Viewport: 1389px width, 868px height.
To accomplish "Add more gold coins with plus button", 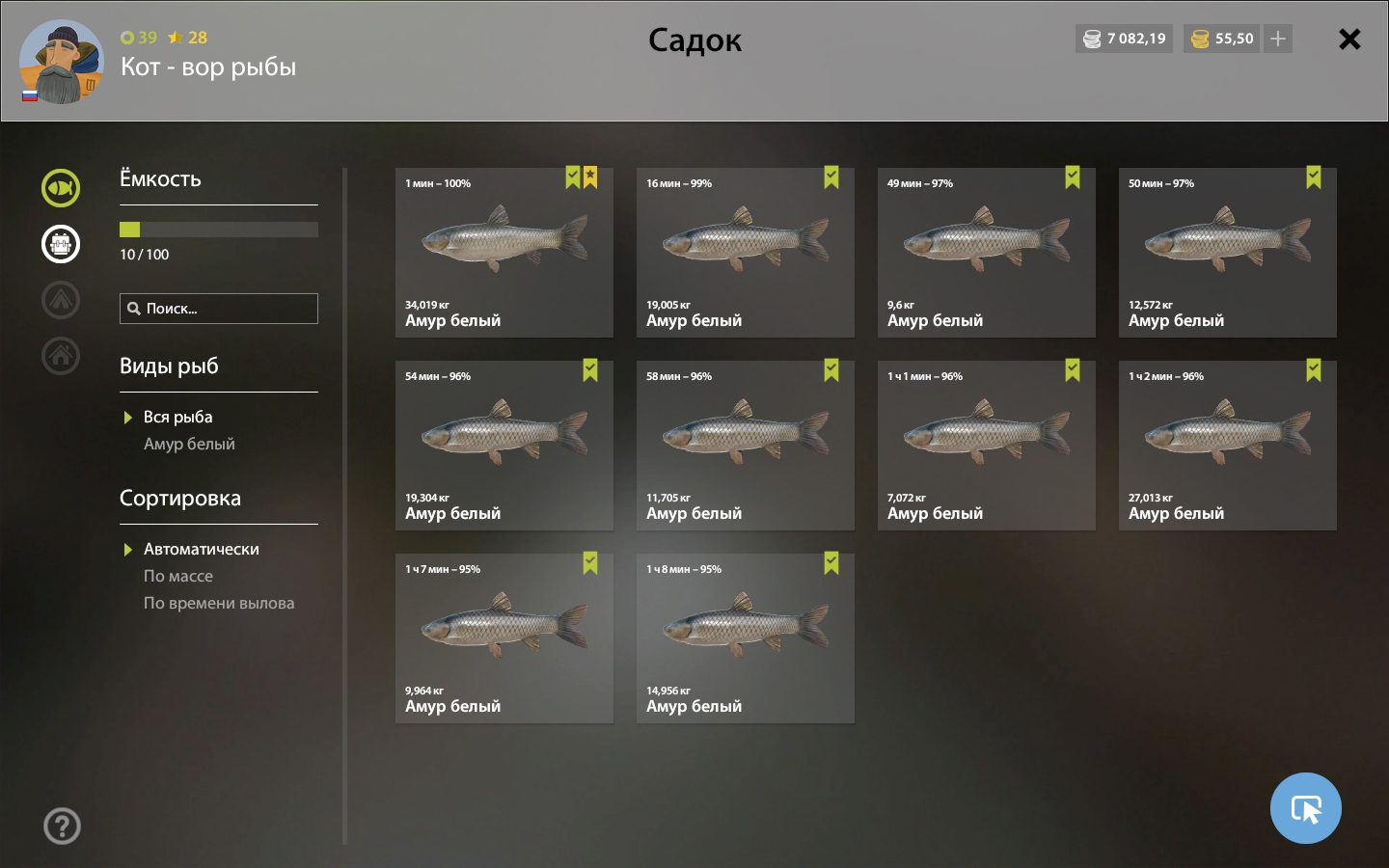I will [x=1278, y=39].
